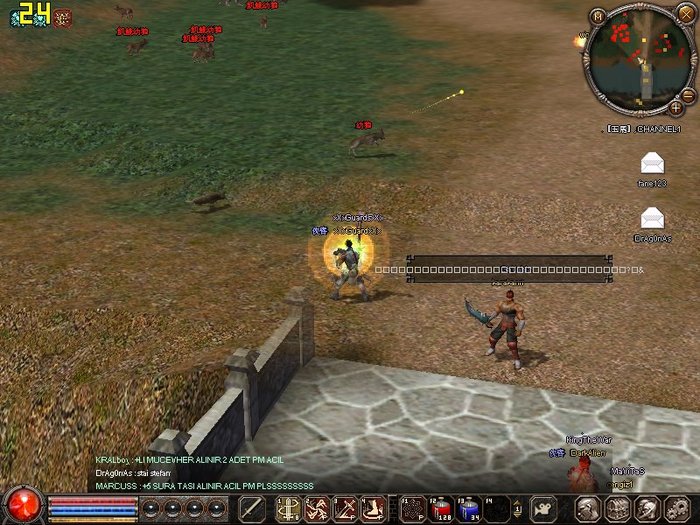Activate the whirlwind skill in quickslot 1
Viewport: 700px width, 525px height.
pos(287,508)
